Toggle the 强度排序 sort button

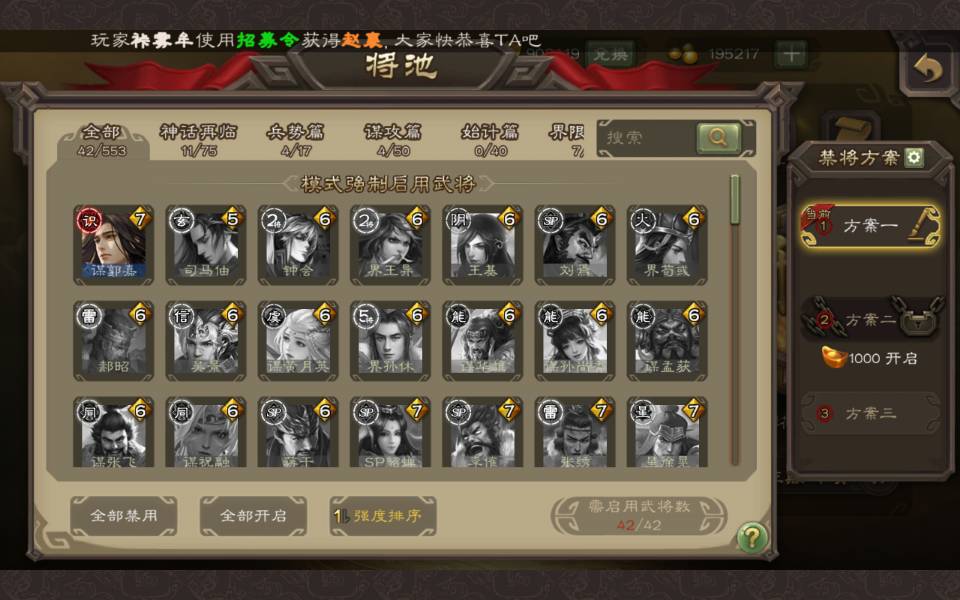tap(383, 516)
